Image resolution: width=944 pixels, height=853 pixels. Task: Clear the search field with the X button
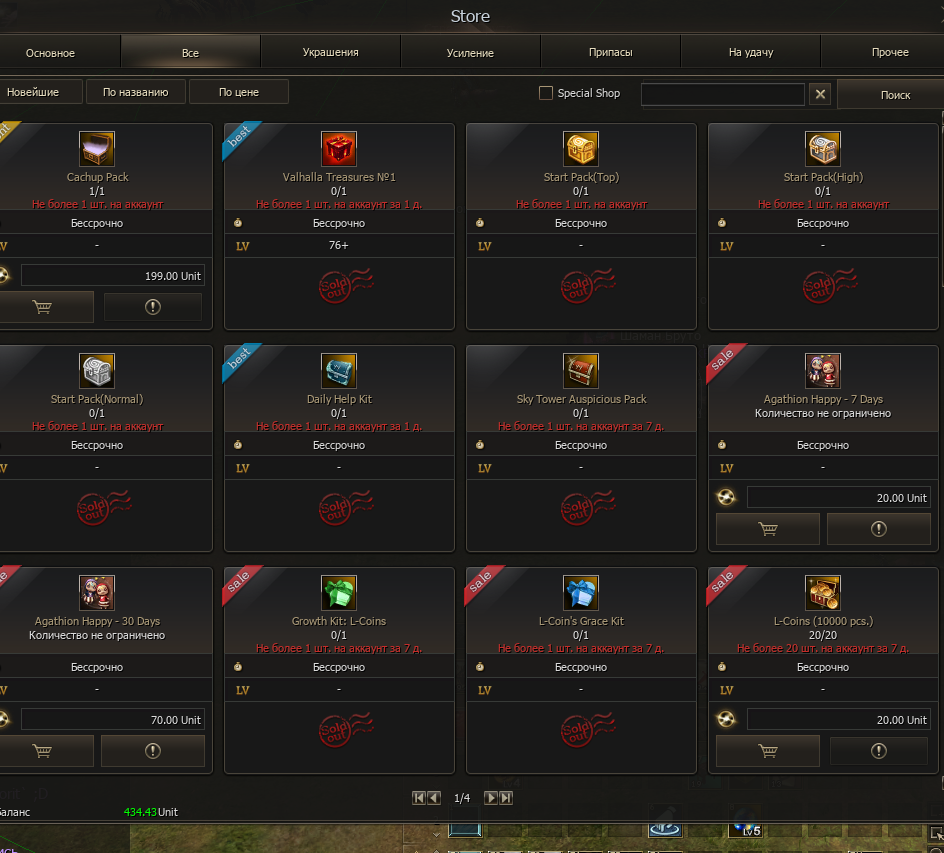pyautogui.click(x=820, y=94)
